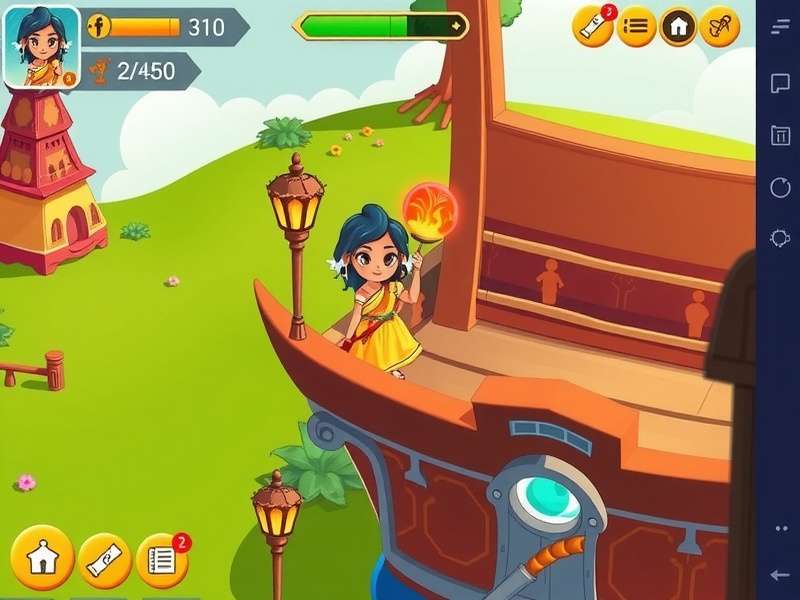The width and height of the screenshot is (800, 600).
Task: Open the pinwheel button at top right
Action: 719,27
